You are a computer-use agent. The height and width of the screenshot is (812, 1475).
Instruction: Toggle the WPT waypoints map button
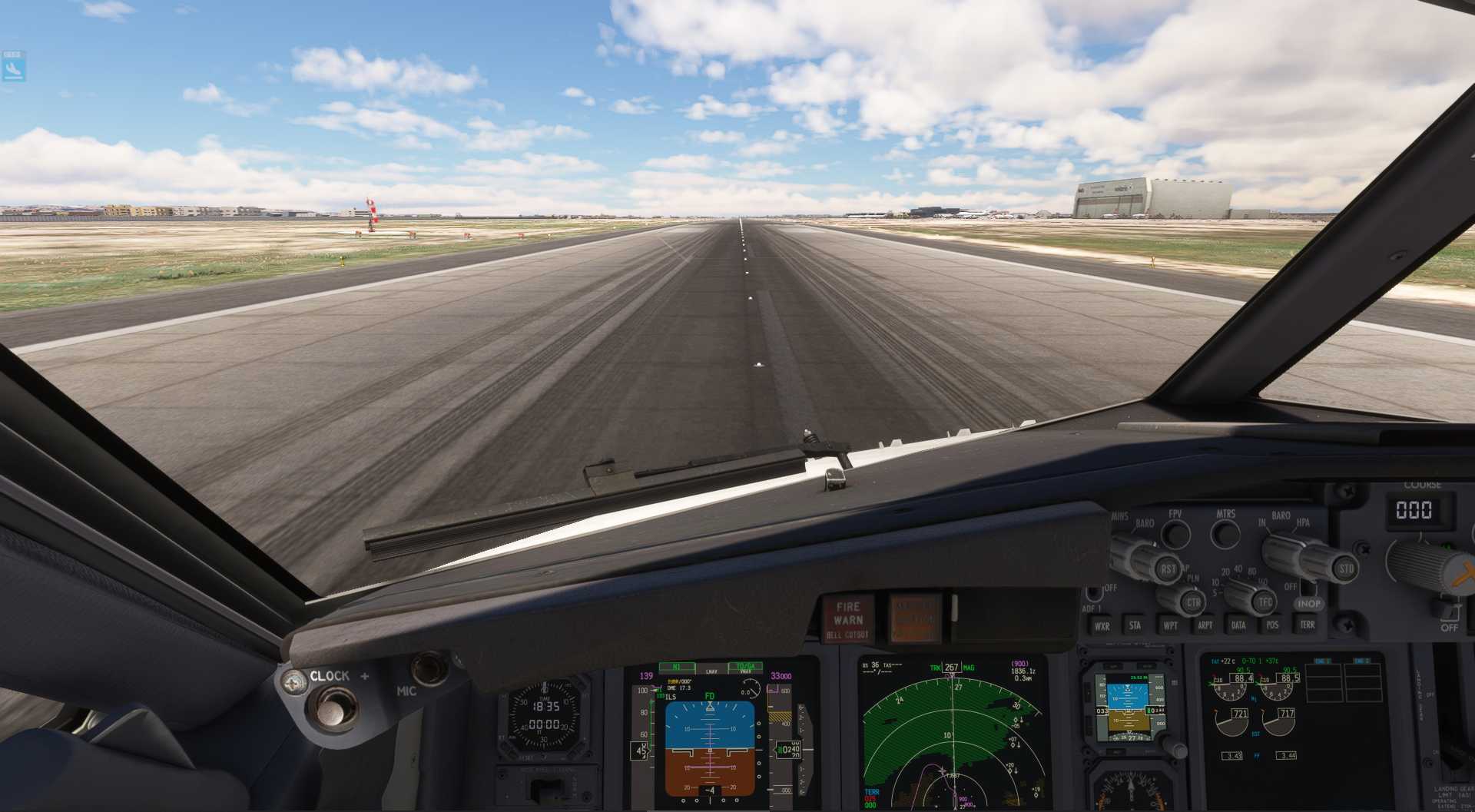[1170, 625]
